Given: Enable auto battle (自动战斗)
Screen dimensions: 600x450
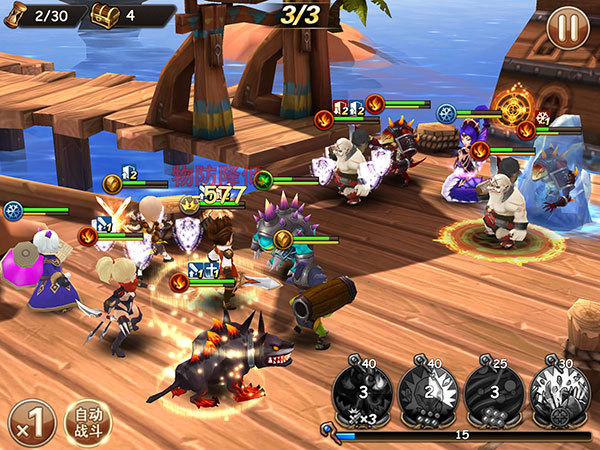Looking at the screenshot, I should pyautogui.click(x=87, y=422).
